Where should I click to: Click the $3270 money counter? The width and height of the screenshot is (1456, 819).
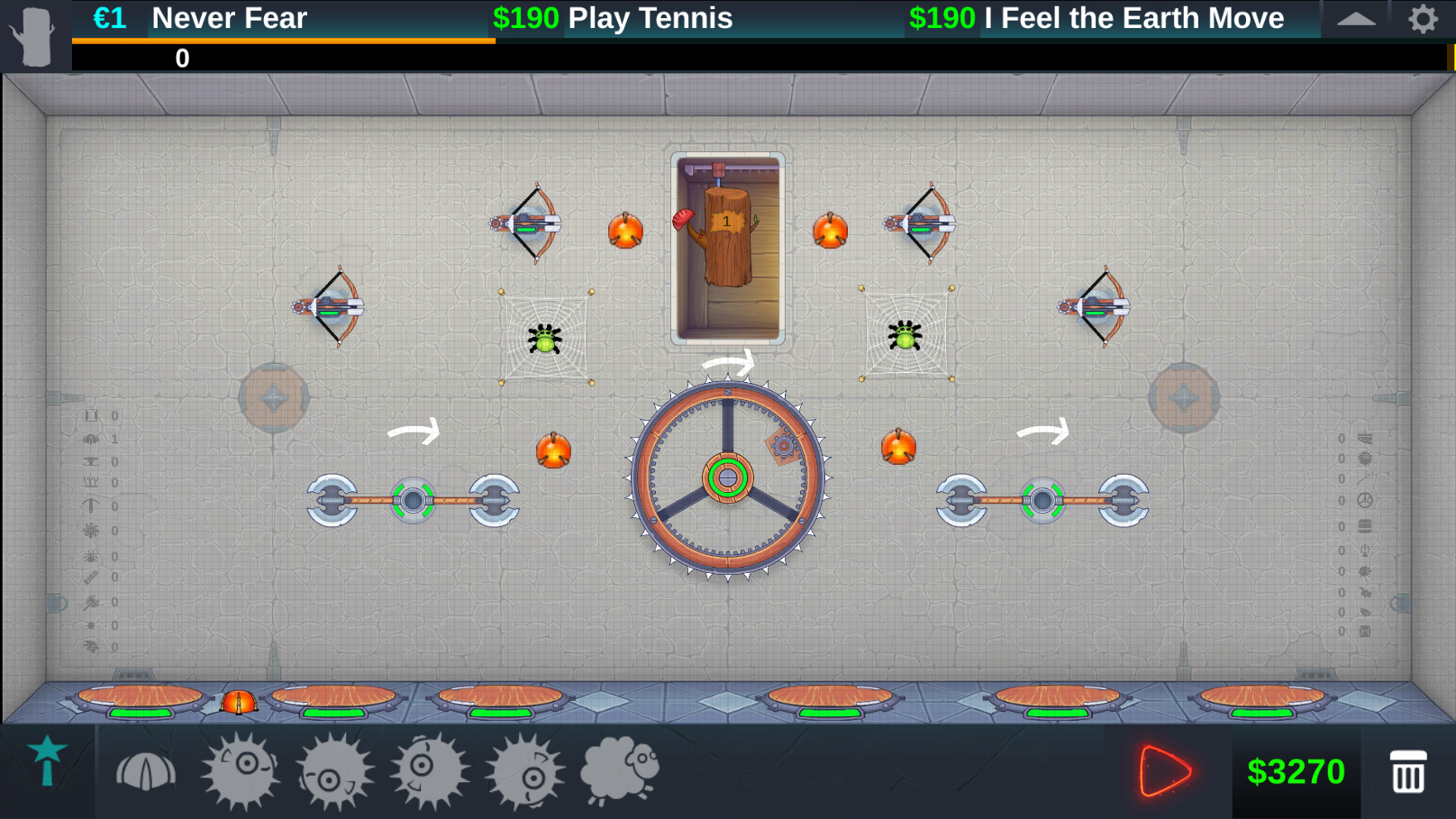coord(1297,770)
